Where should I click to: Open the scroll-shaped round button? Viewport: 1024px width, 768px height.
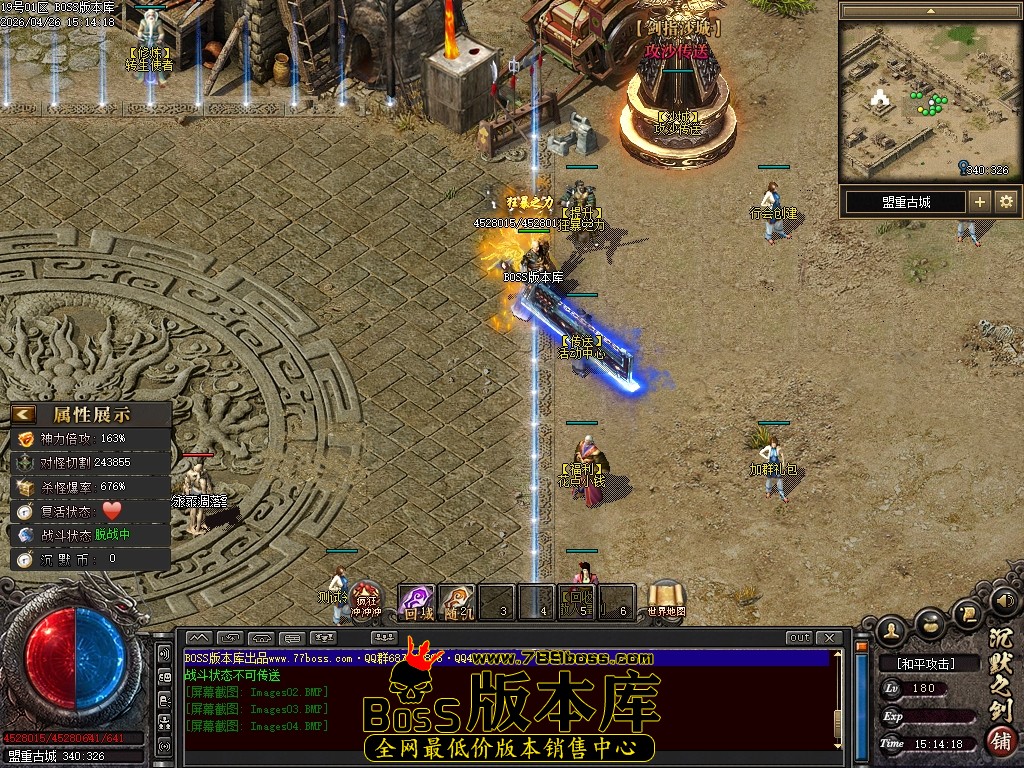tap(967, 613)
